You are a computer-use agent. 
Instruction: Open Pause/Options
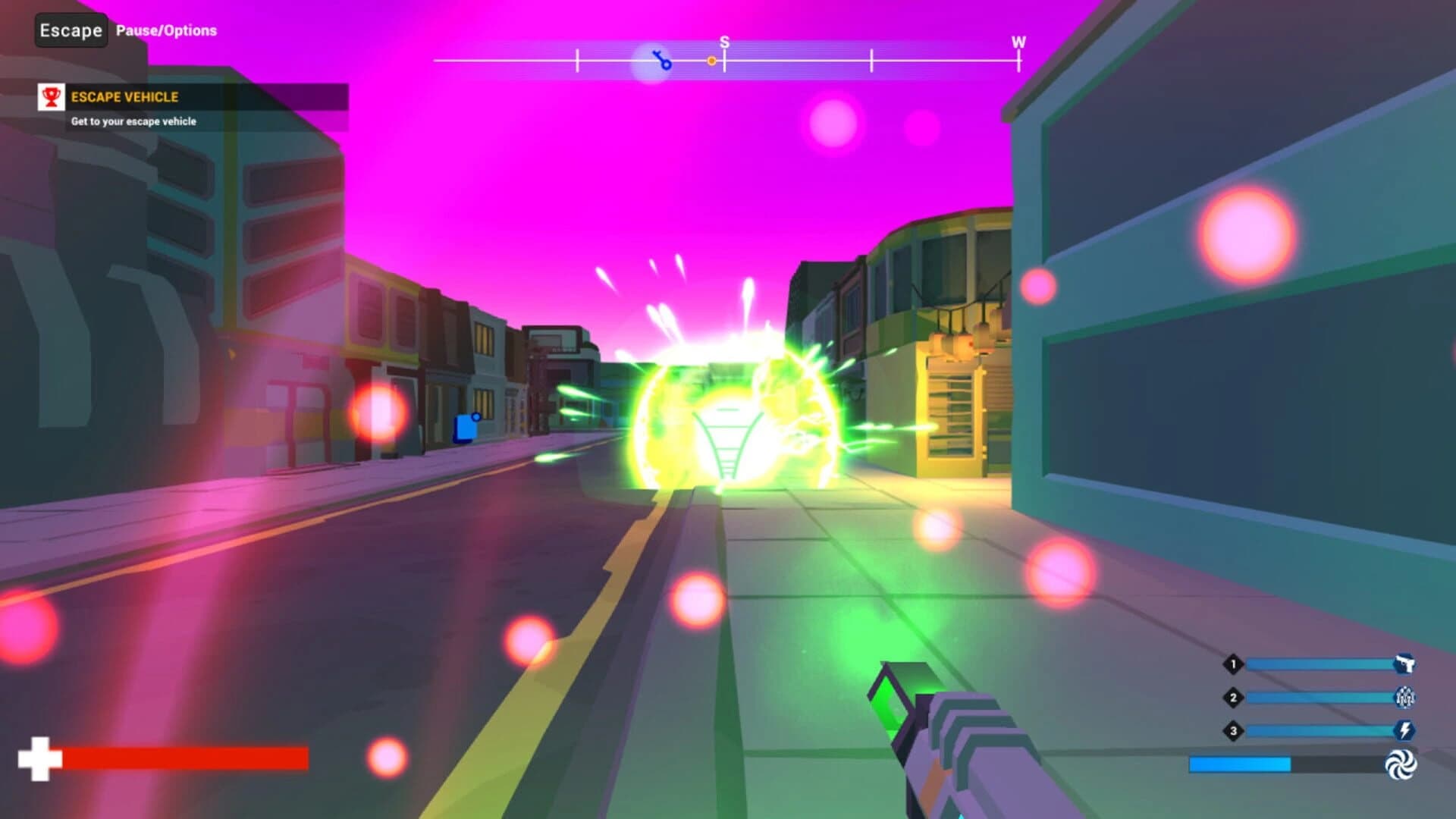point(165,31)
